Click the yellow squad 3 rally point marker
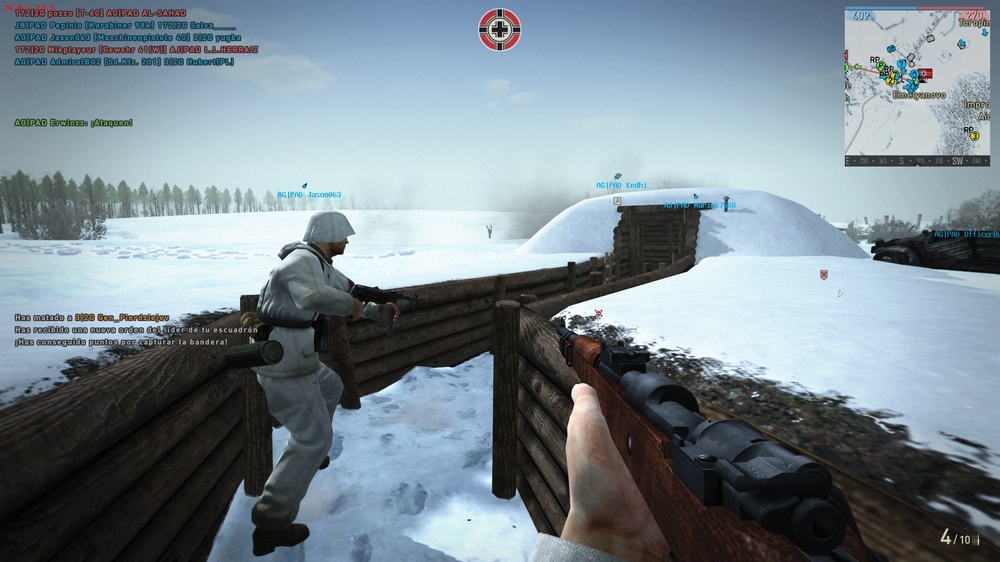 coord(974,135)
